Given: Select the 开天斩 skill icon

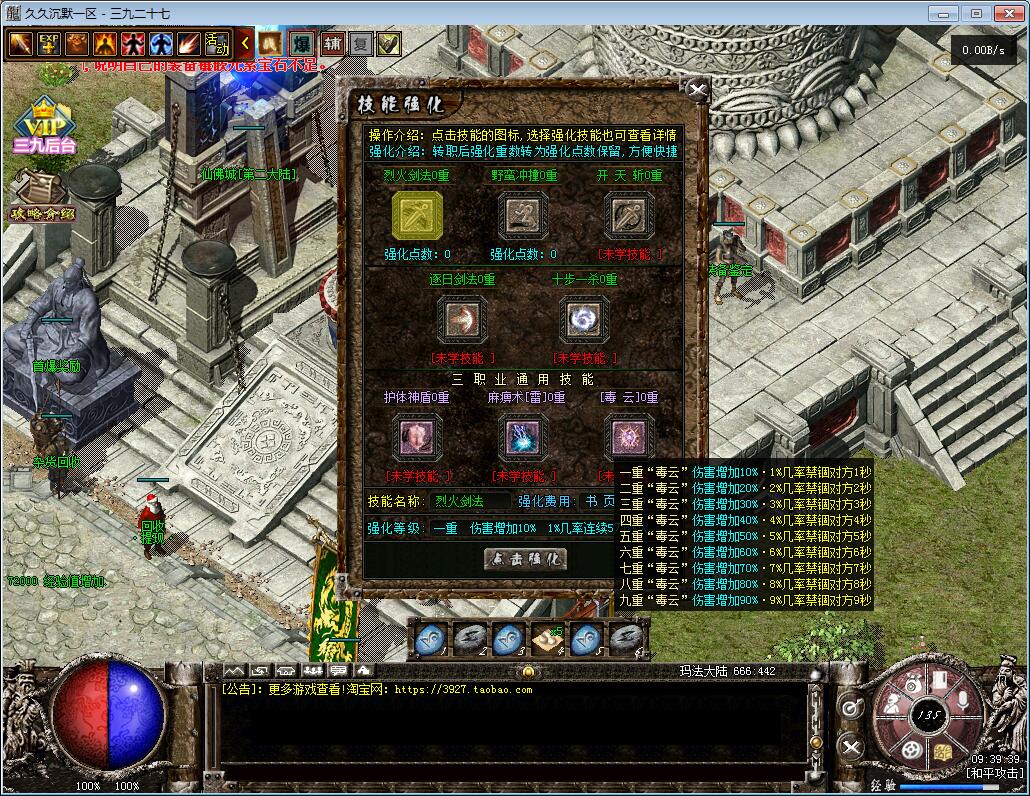Looking at the screenshot, I should [630, 215].
